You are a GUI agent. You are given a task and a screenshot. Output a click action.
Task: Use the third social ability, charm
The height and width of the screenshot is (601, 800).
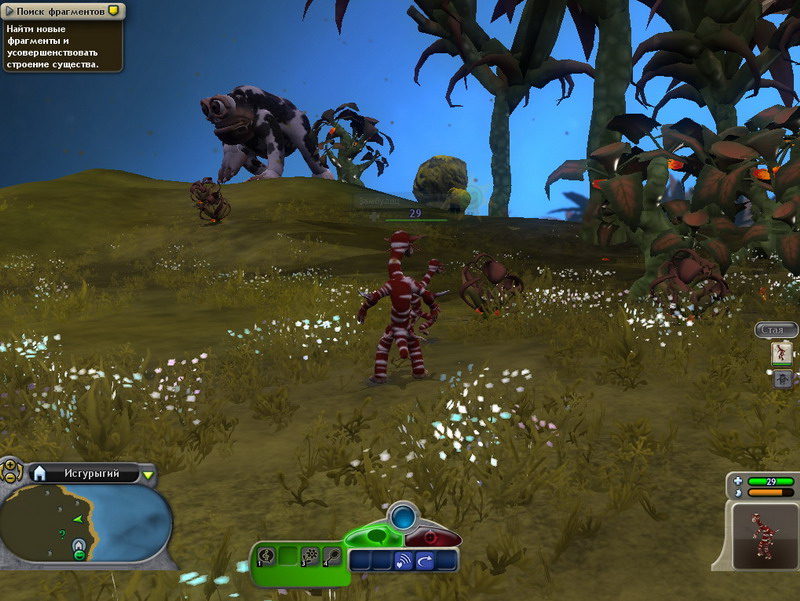pos(310,556)
